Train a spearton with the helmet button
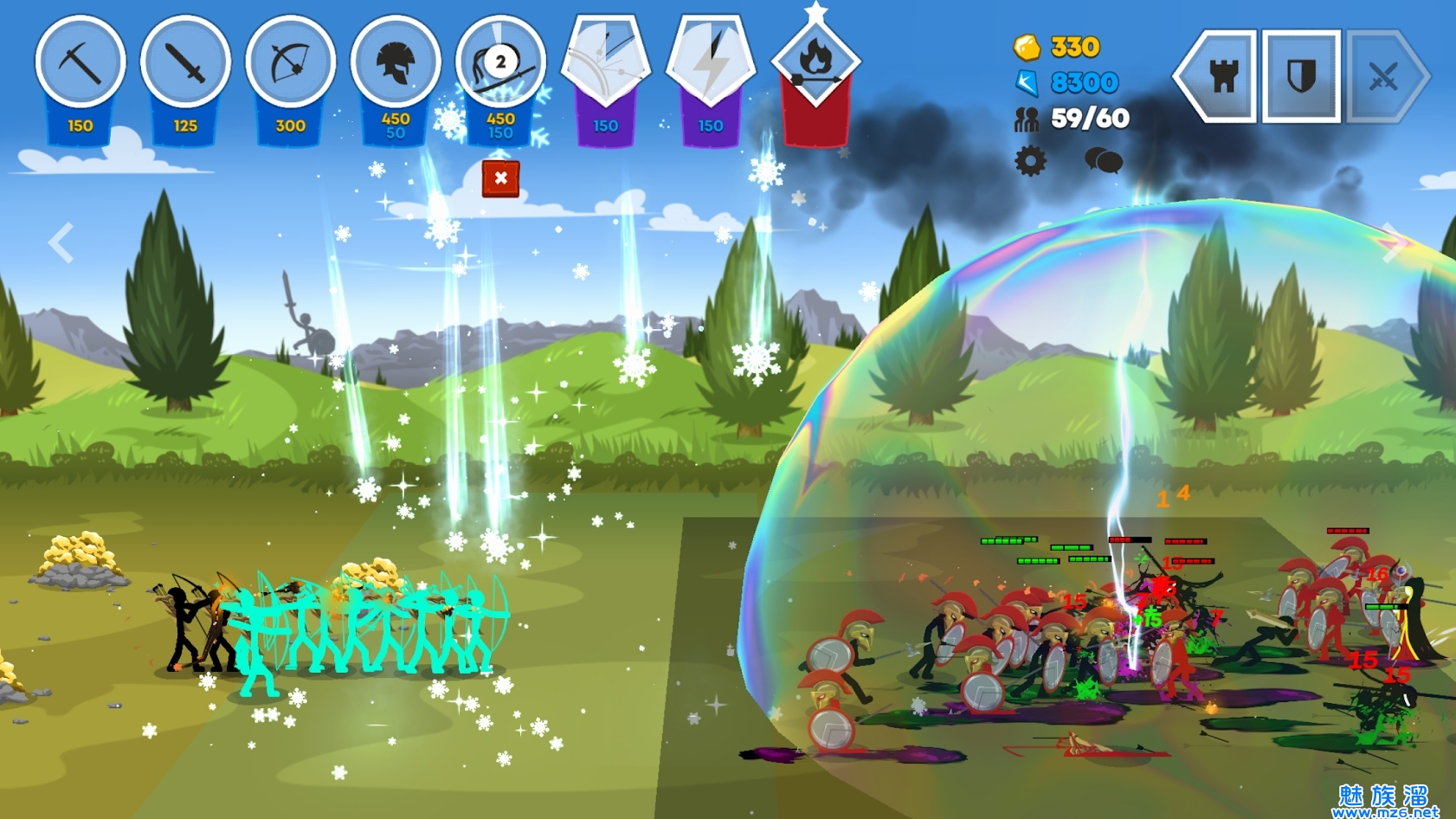This screenshot has width=1456, height=819. click(x=396, y=63)
